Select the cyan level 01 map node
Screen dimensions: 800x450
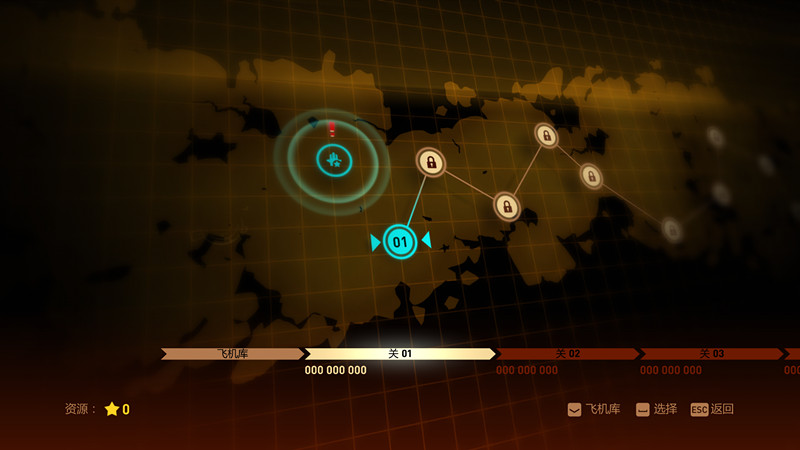pyautogui.click(x=400, y=241)
